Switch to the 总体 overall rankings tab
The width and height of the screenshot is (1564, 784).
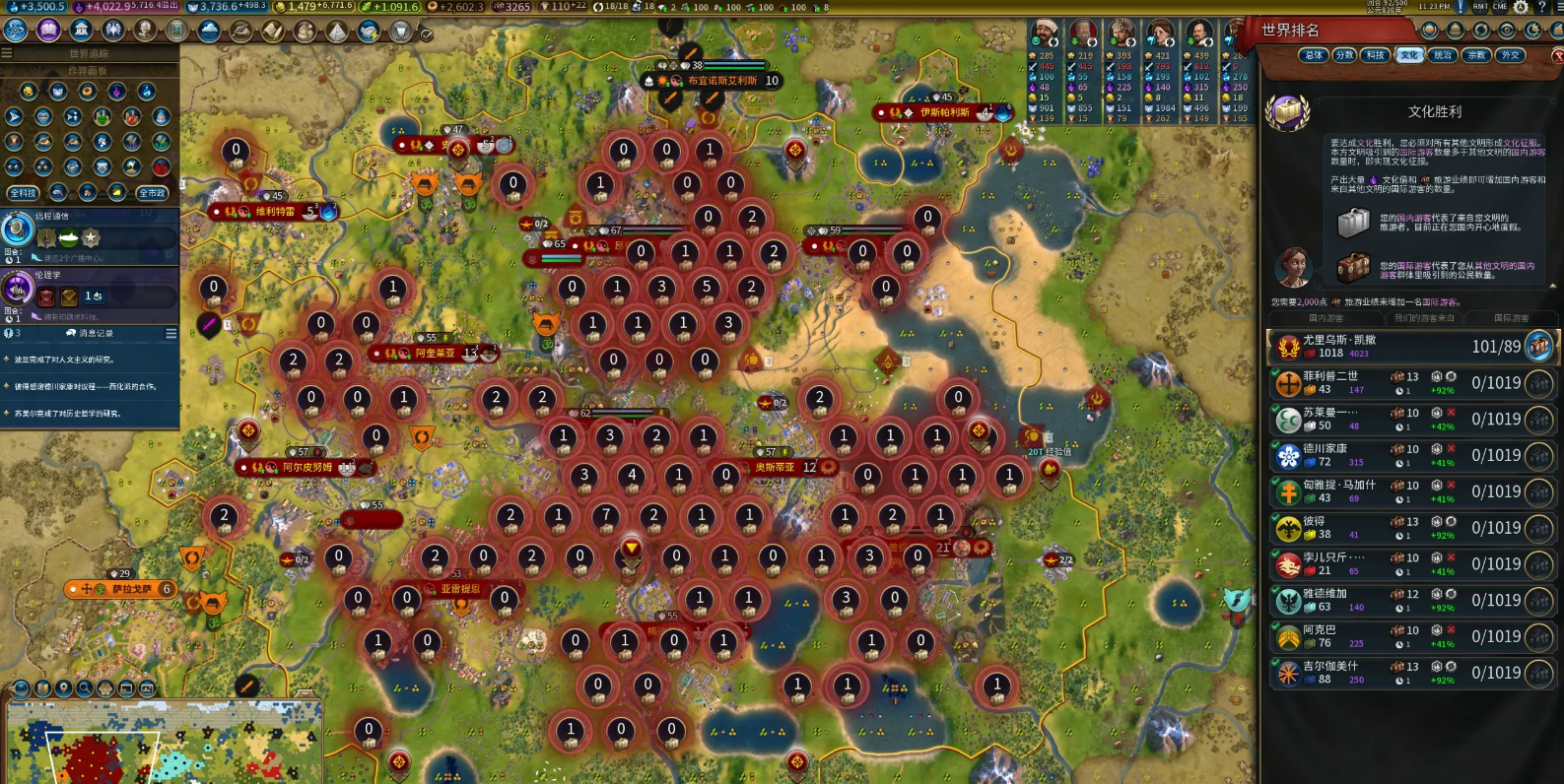tap(1313, 55)
